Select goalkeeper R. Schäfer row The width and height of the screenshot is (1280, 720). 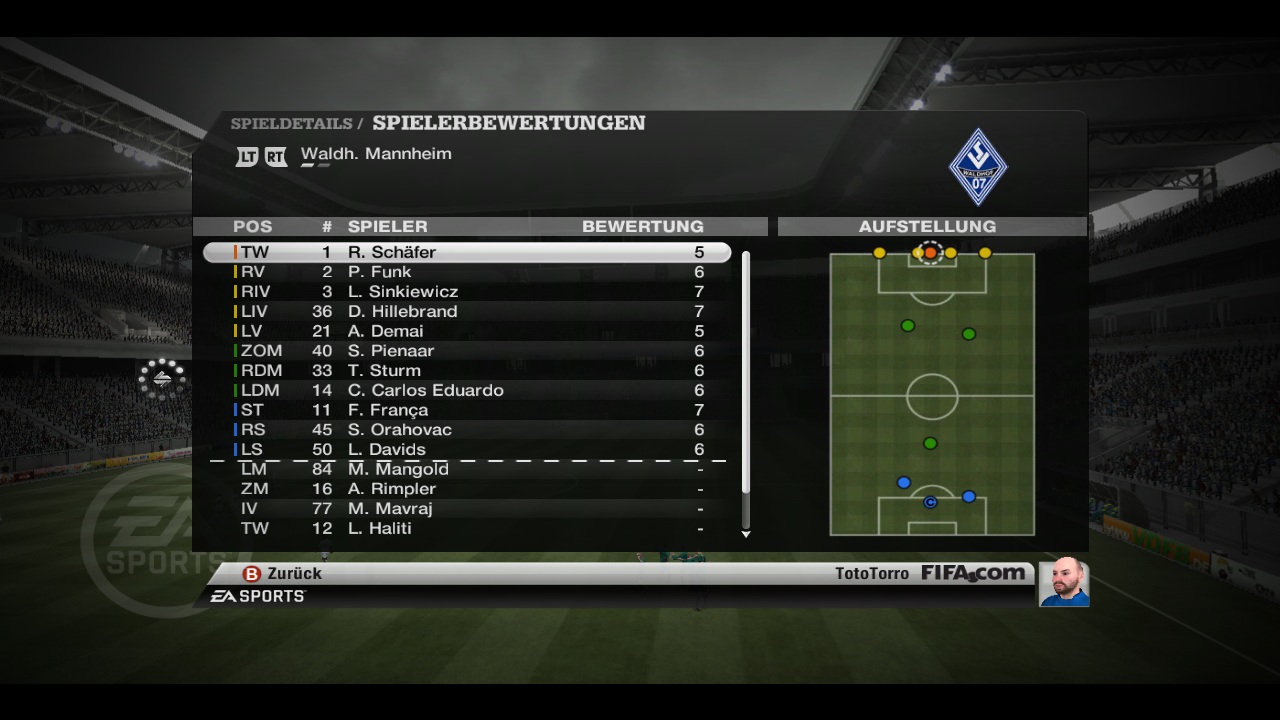click(x=467, y=253)
